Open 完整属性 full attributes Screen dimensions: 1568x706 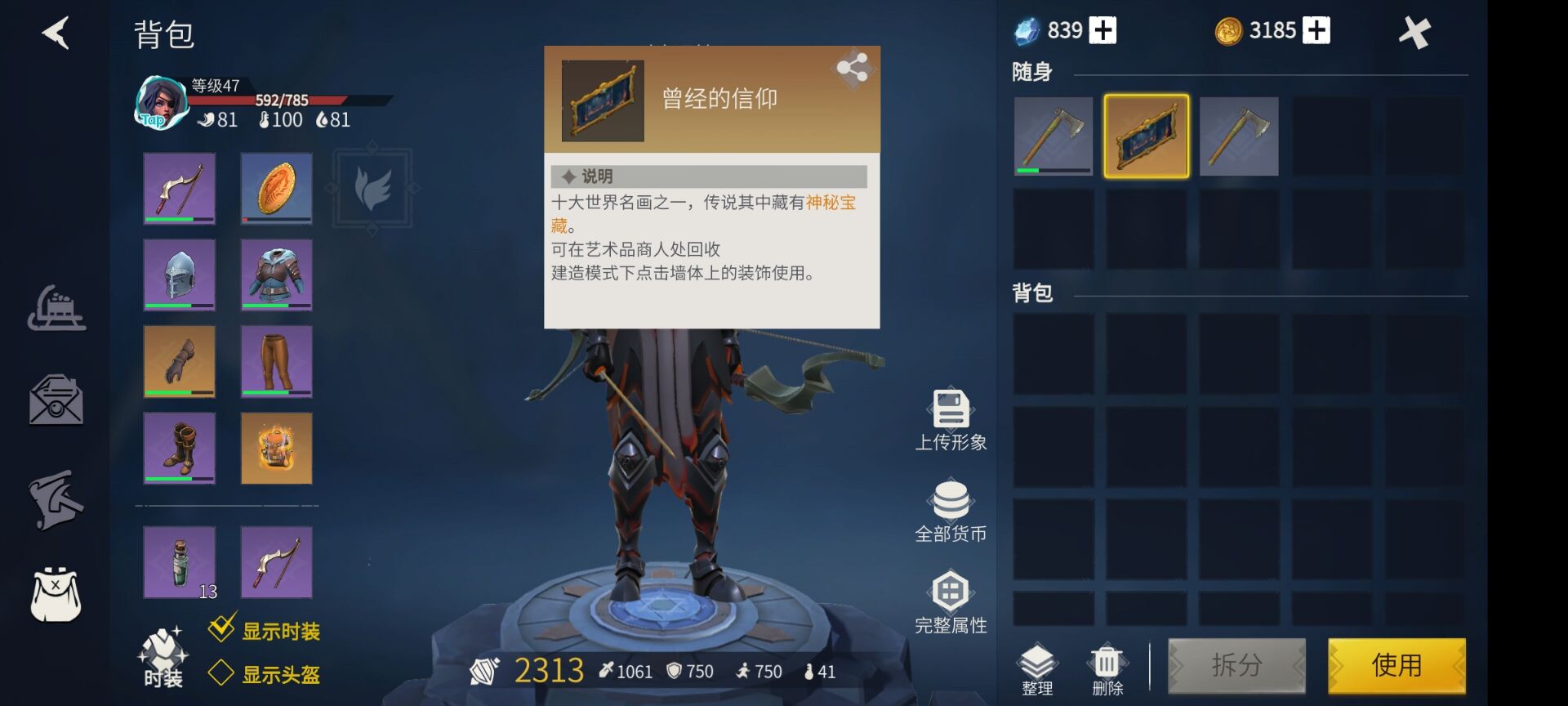951,603
